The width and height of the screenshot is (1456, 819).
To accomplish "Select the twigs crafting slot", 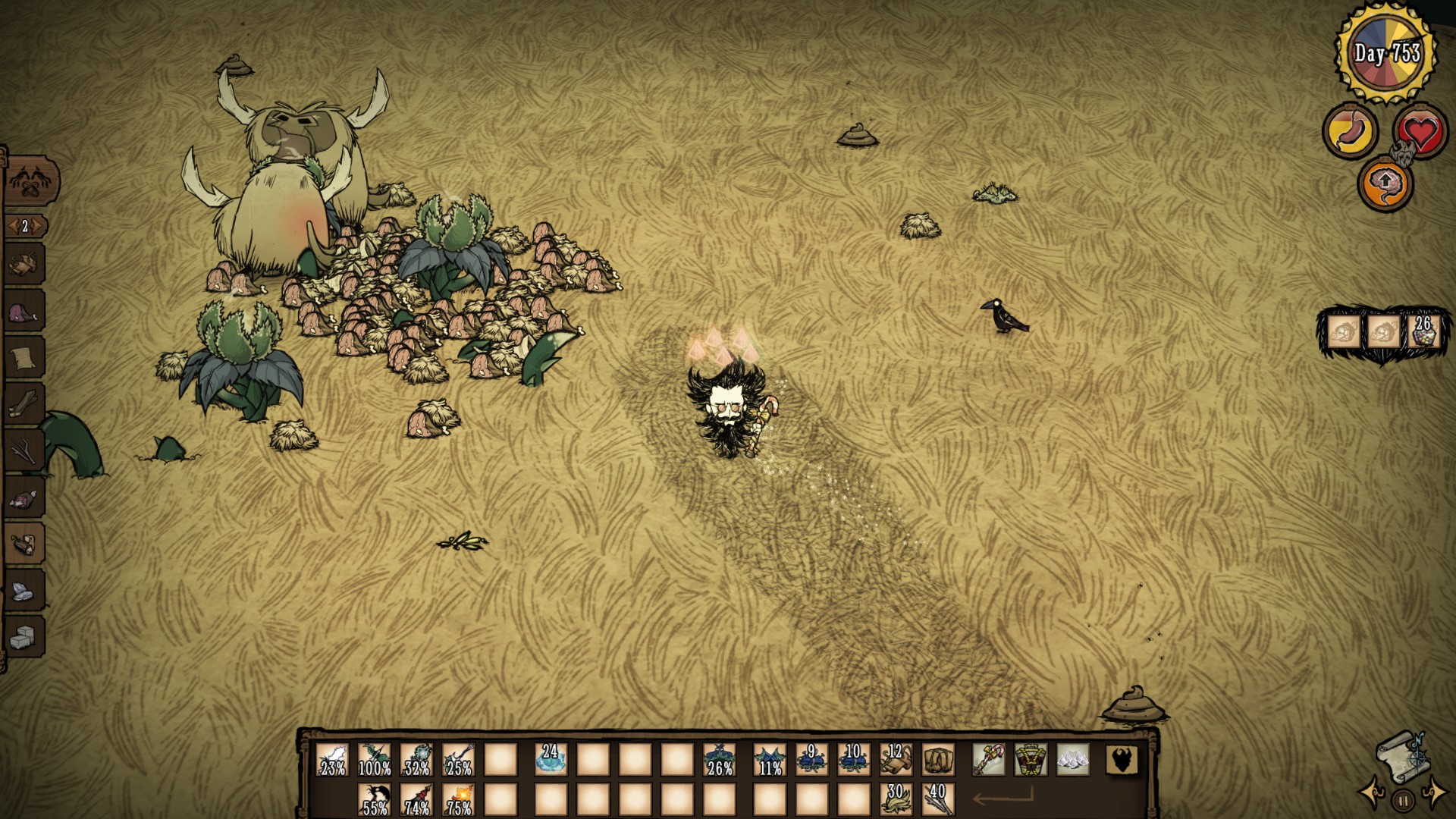I will click(24, 450).
